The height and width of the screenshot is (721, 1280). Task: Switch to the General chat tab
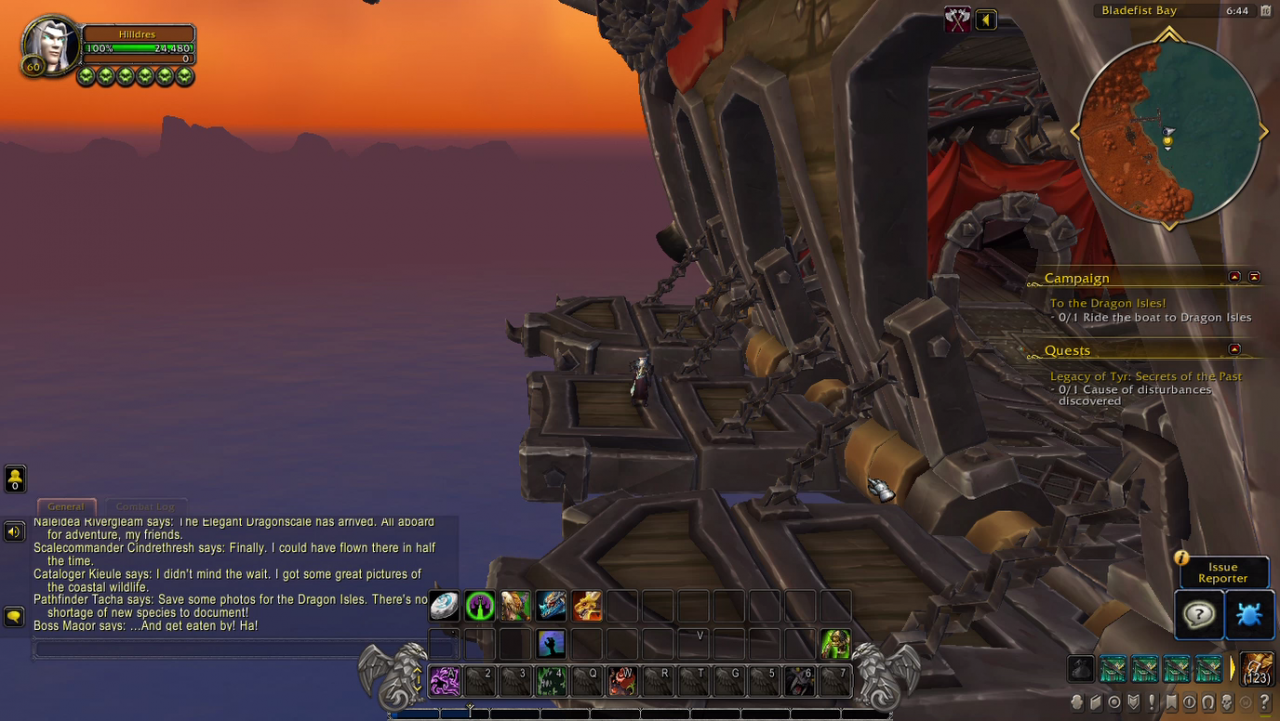click(66, 506)
